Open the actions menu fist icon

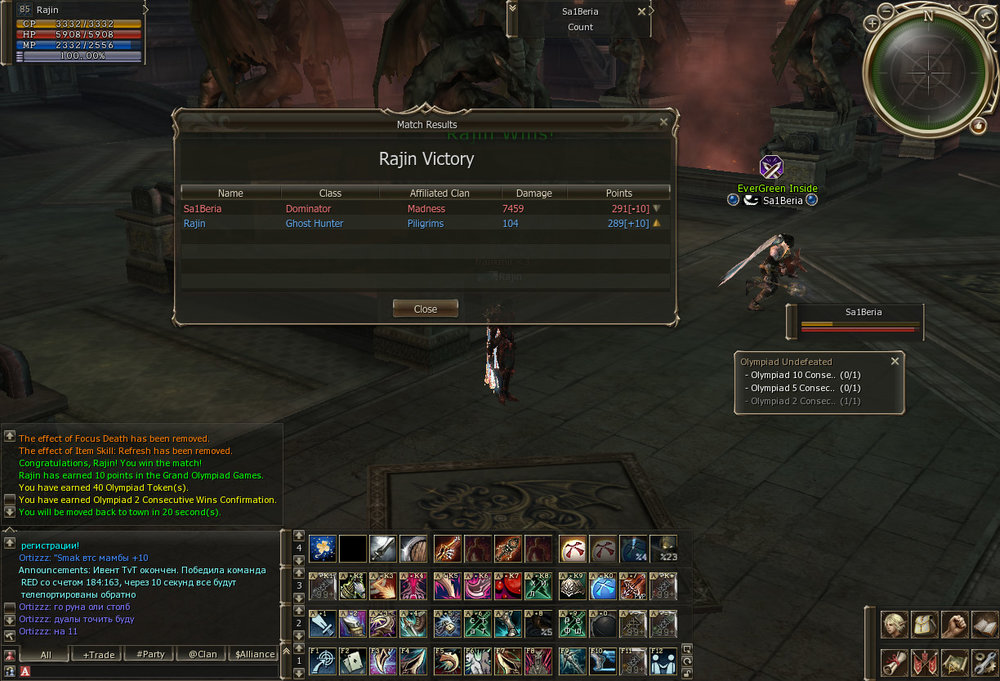(954, 624)
